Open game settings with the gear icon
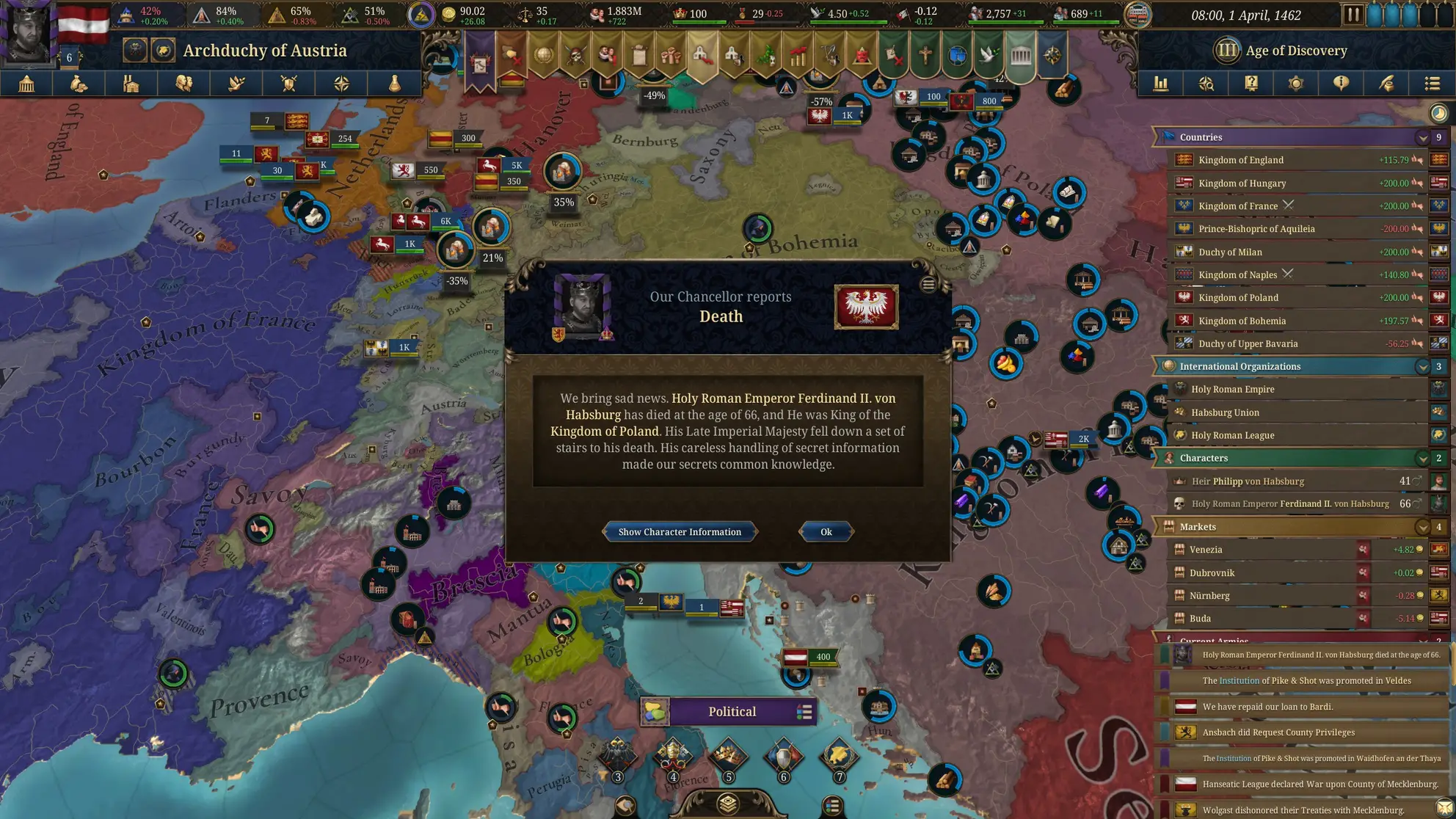This screenshot has height=819, width=1456. coord(1296,84)
